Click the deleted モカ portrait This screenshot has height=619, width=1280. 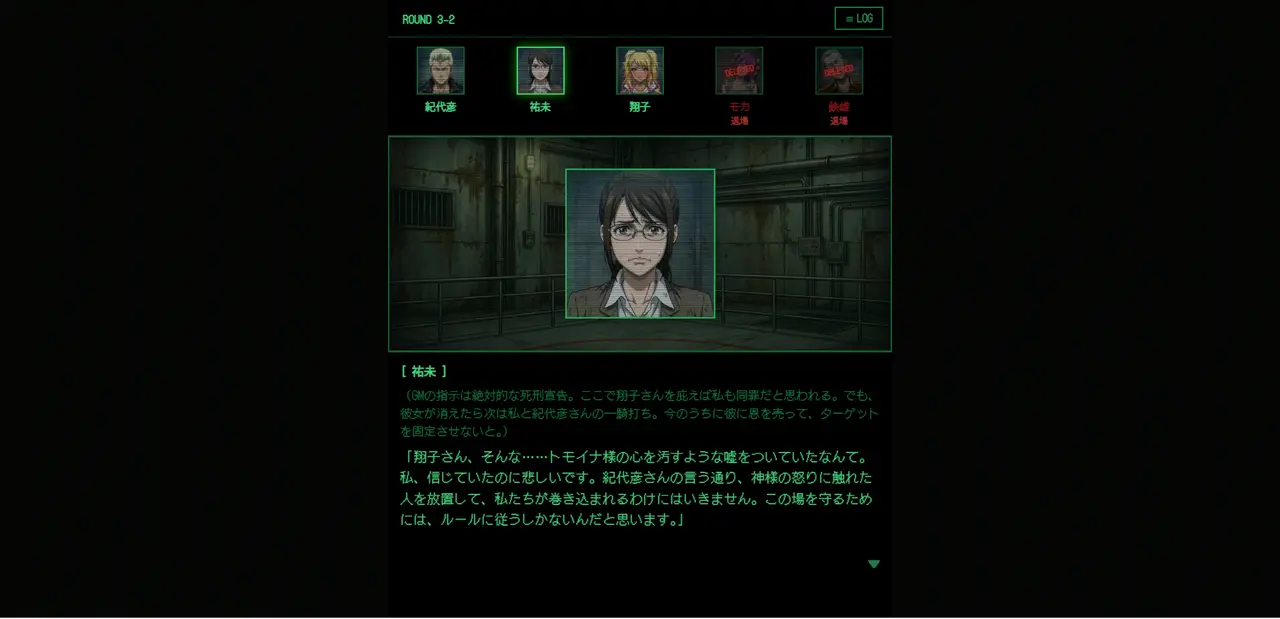pyautogui.click(x=739, y=71)
